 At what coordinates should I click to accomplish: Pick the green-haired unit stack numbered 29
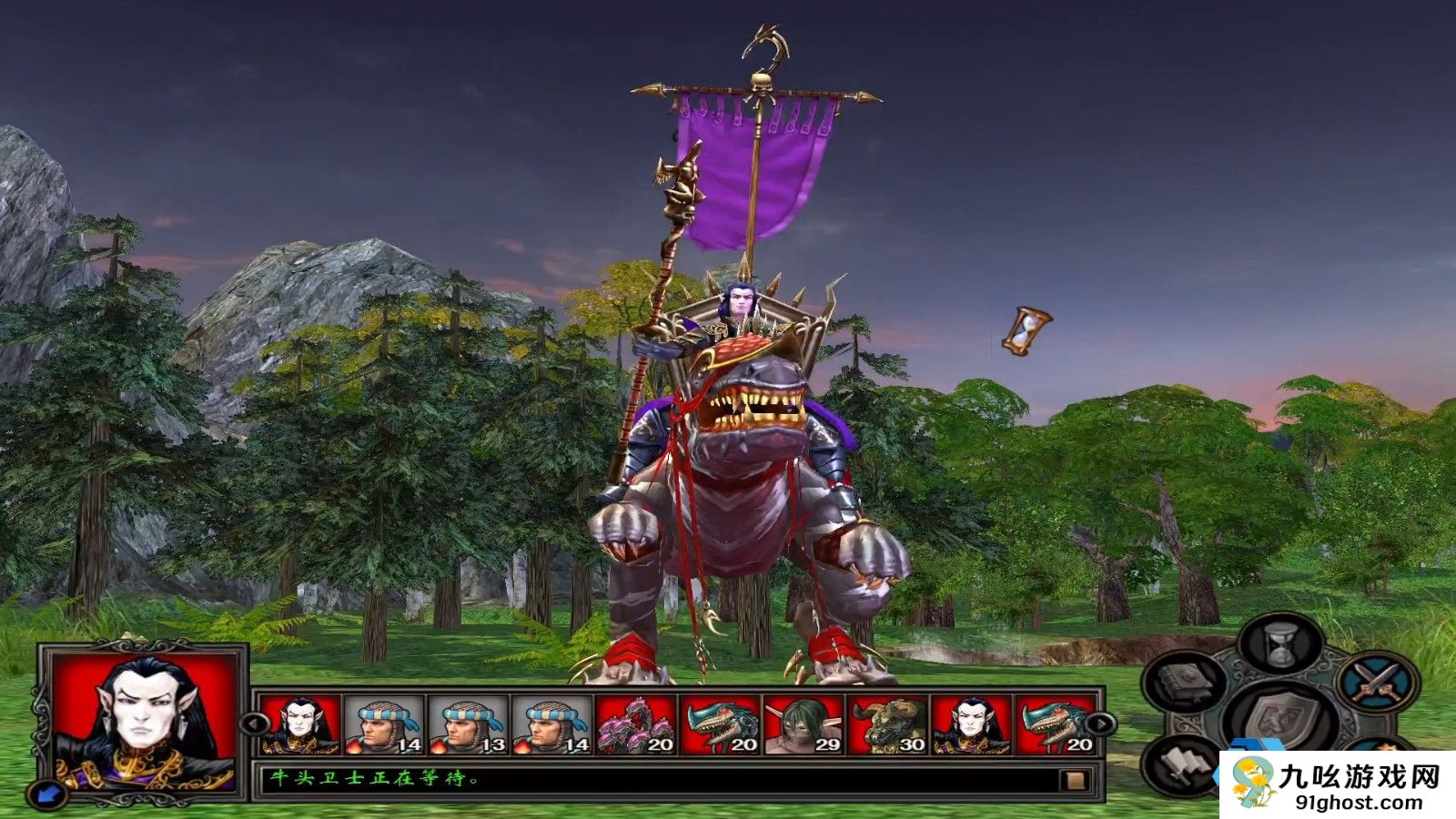[803, 725]
